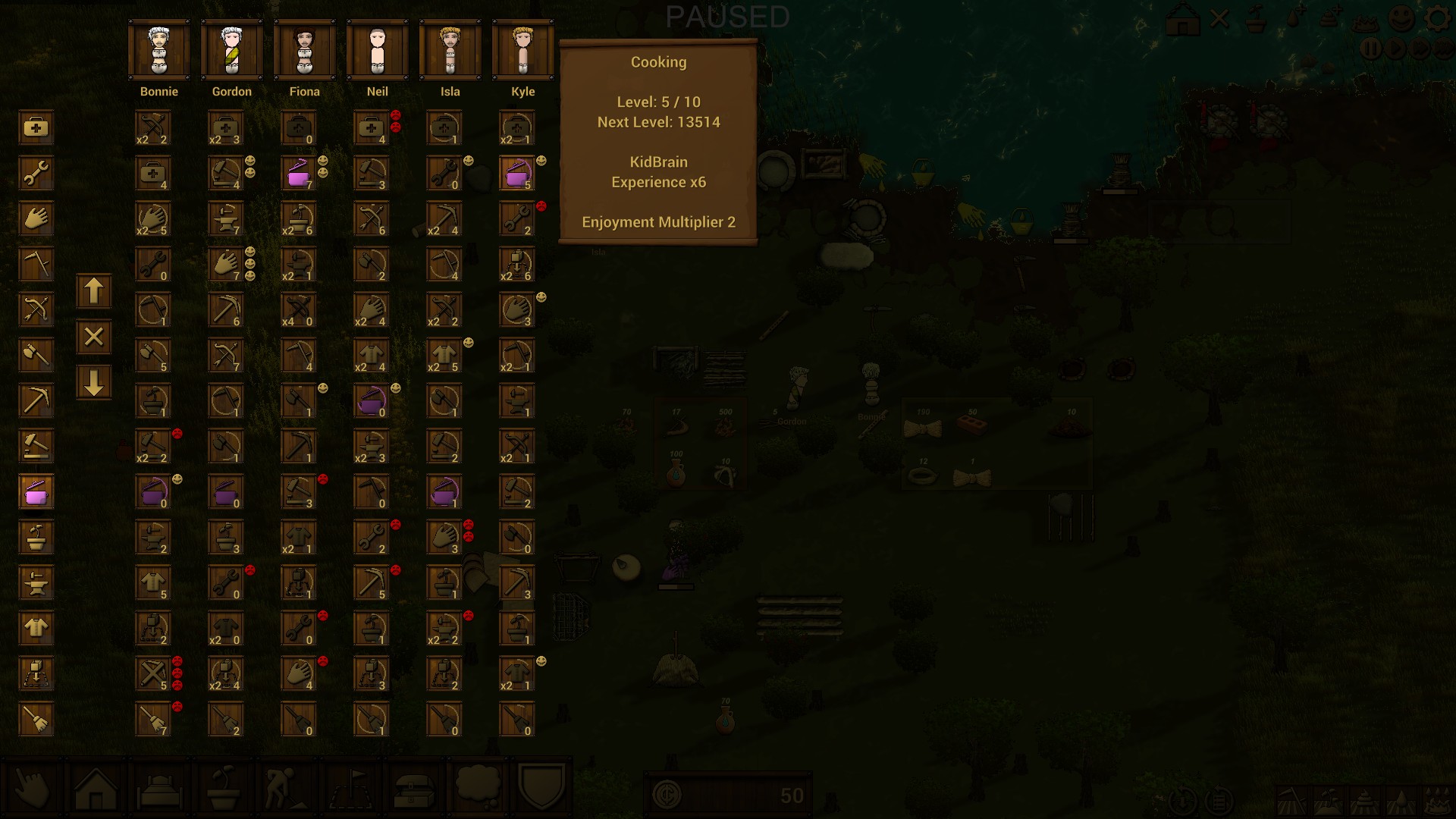Select the shirt tailoring job icon
This screenshot has height=819, width=1456.
[36, 629]
